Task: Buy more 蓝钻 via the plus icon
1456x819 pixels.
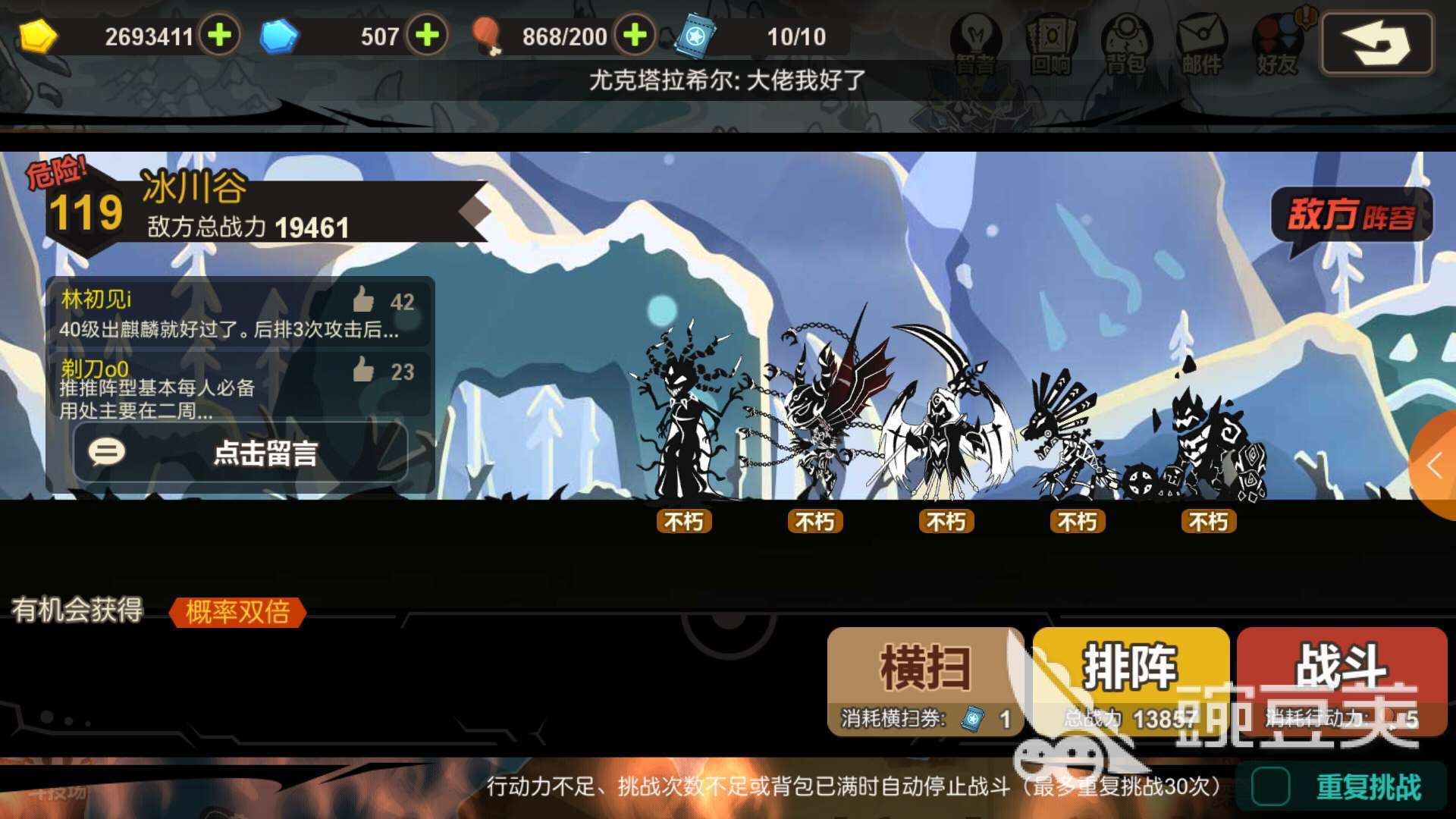Action: (428, 34)
